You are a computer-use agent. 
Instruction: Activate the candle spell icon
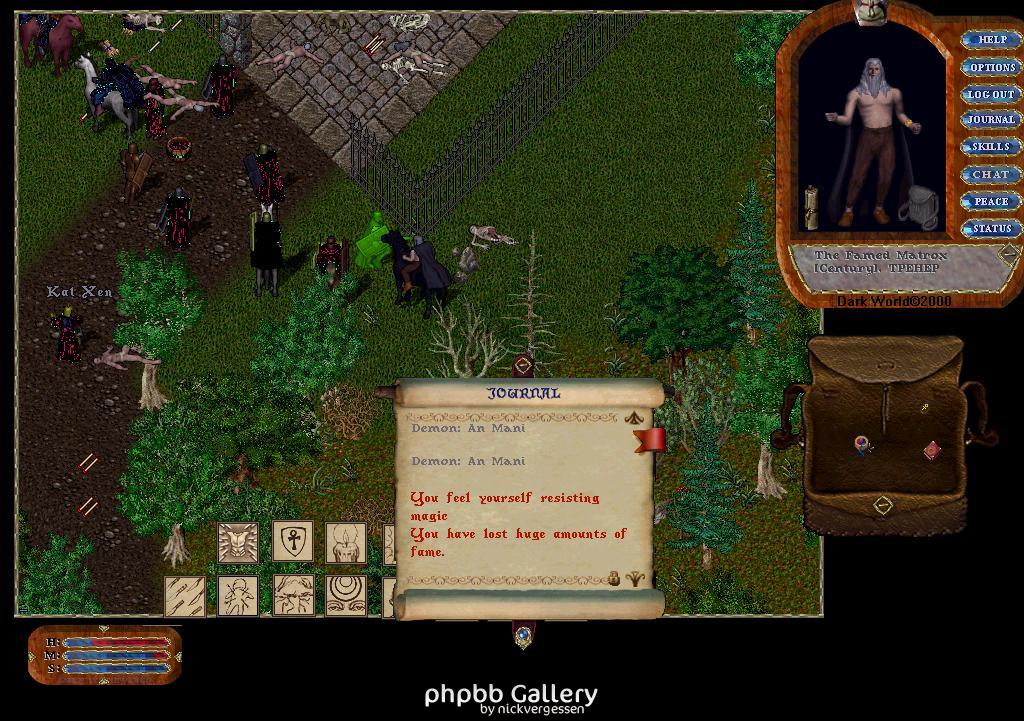[x=346, y=542]
